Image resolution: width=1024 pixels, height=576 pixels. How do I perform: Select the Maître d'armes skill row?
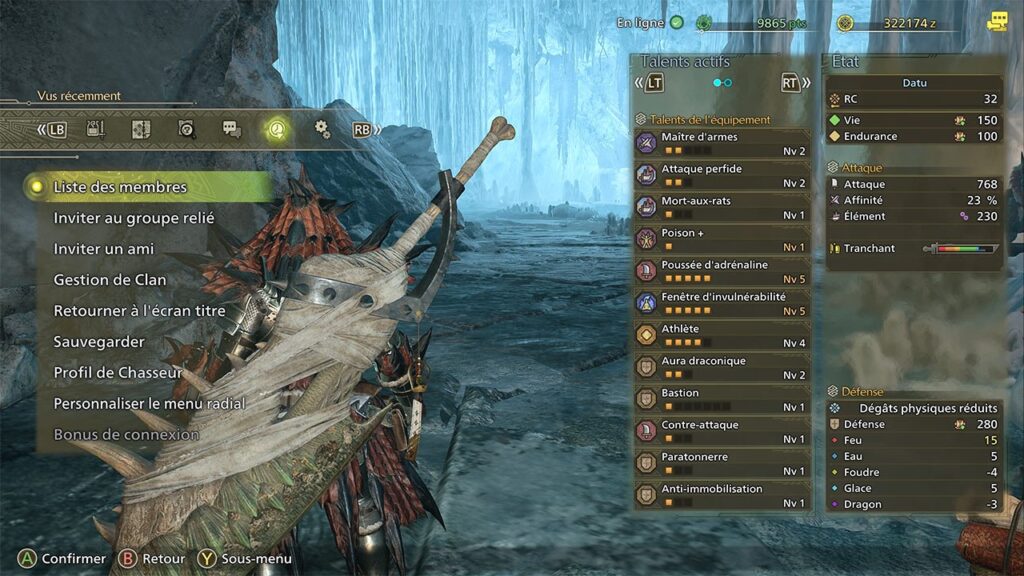[722, 144]
